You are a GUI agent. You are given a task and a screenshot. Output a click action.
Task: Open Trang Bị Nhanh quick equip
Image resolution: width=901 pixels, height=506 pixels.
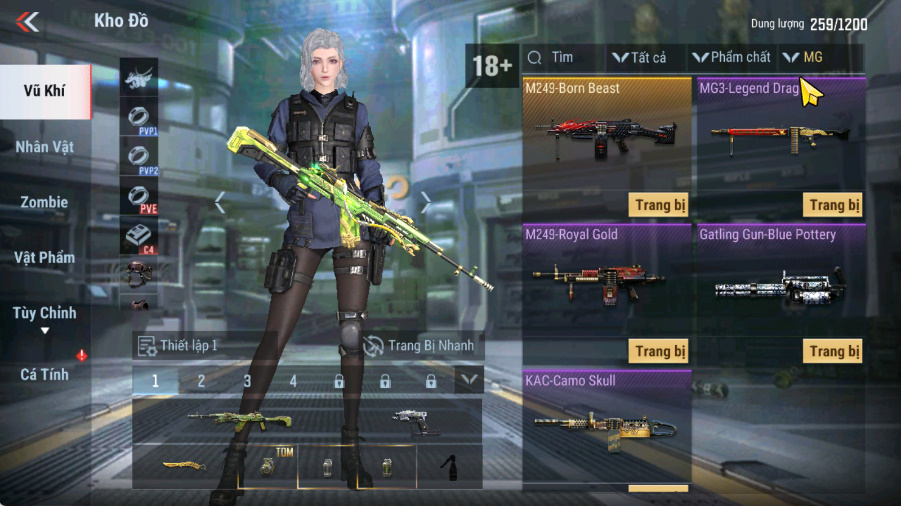[421, 346]
